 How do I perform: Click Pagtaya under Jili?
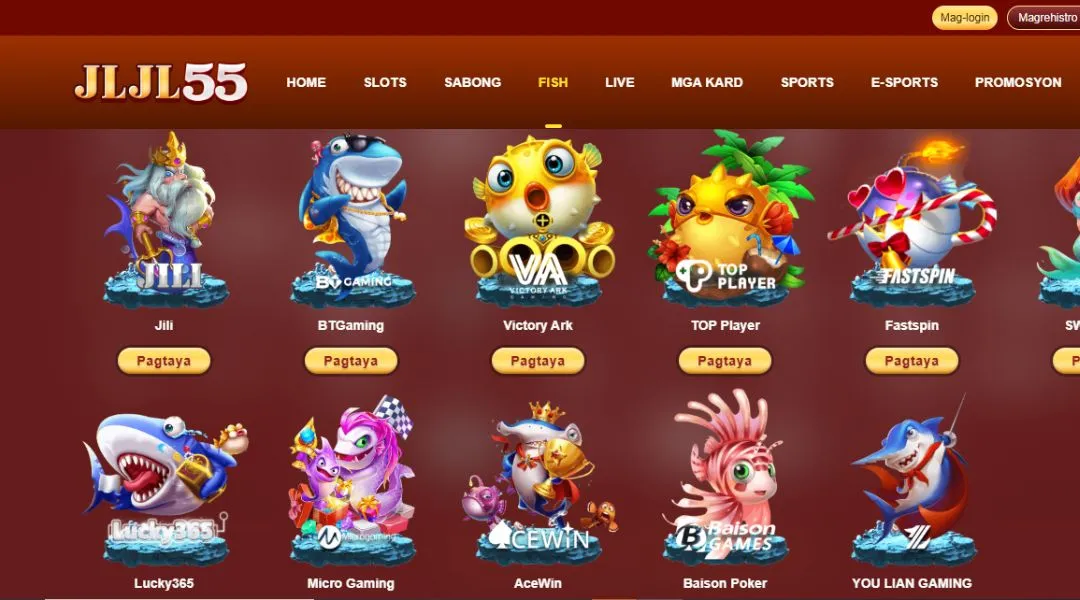[x=164, y=361]
